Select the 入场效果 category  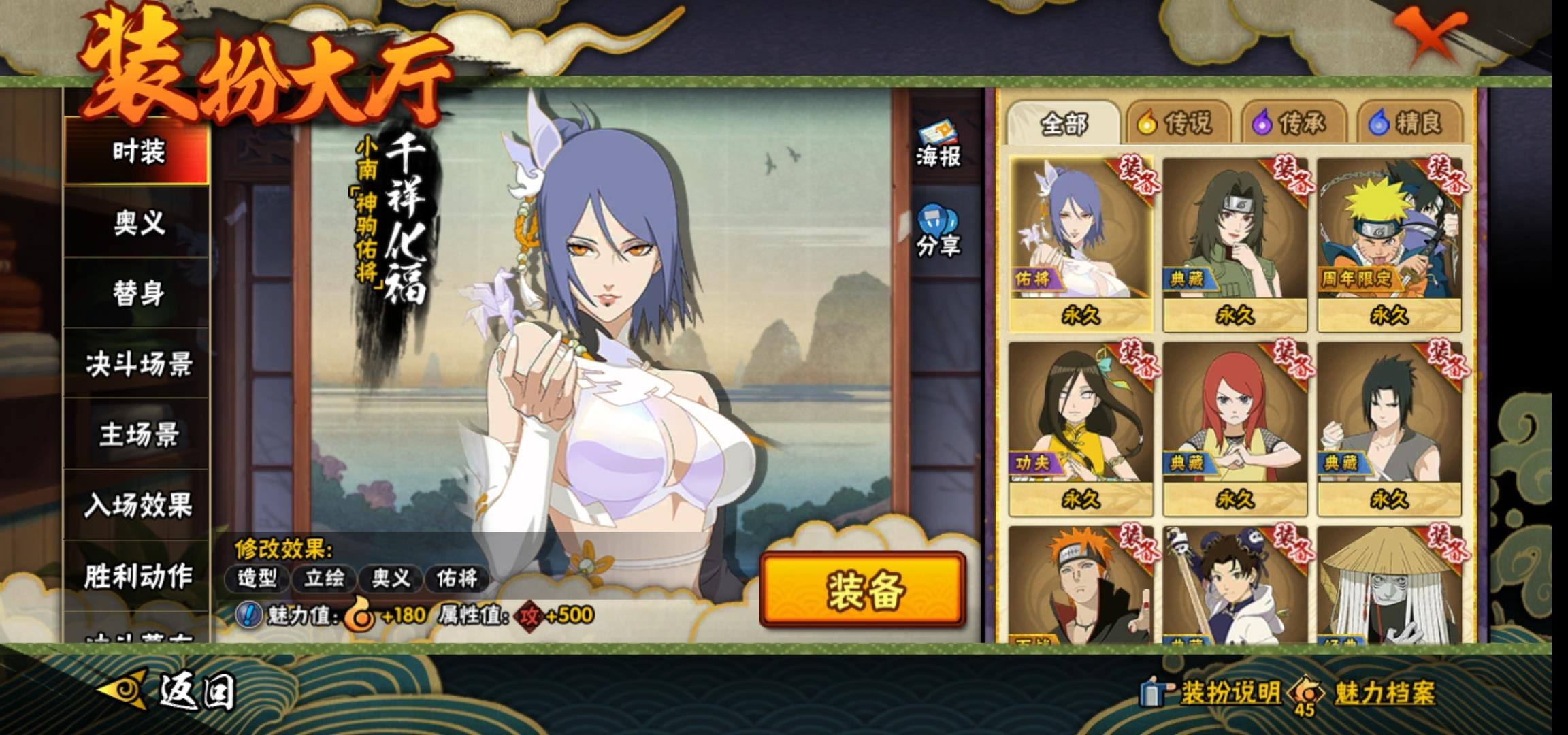(x=137, y=505)
